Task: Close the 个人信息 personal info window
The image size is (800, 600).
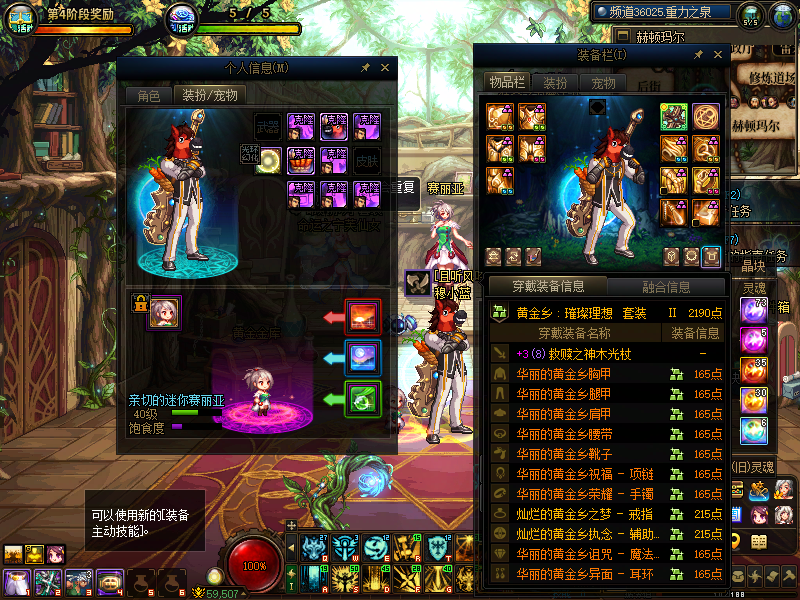Action: pos(385,68)
